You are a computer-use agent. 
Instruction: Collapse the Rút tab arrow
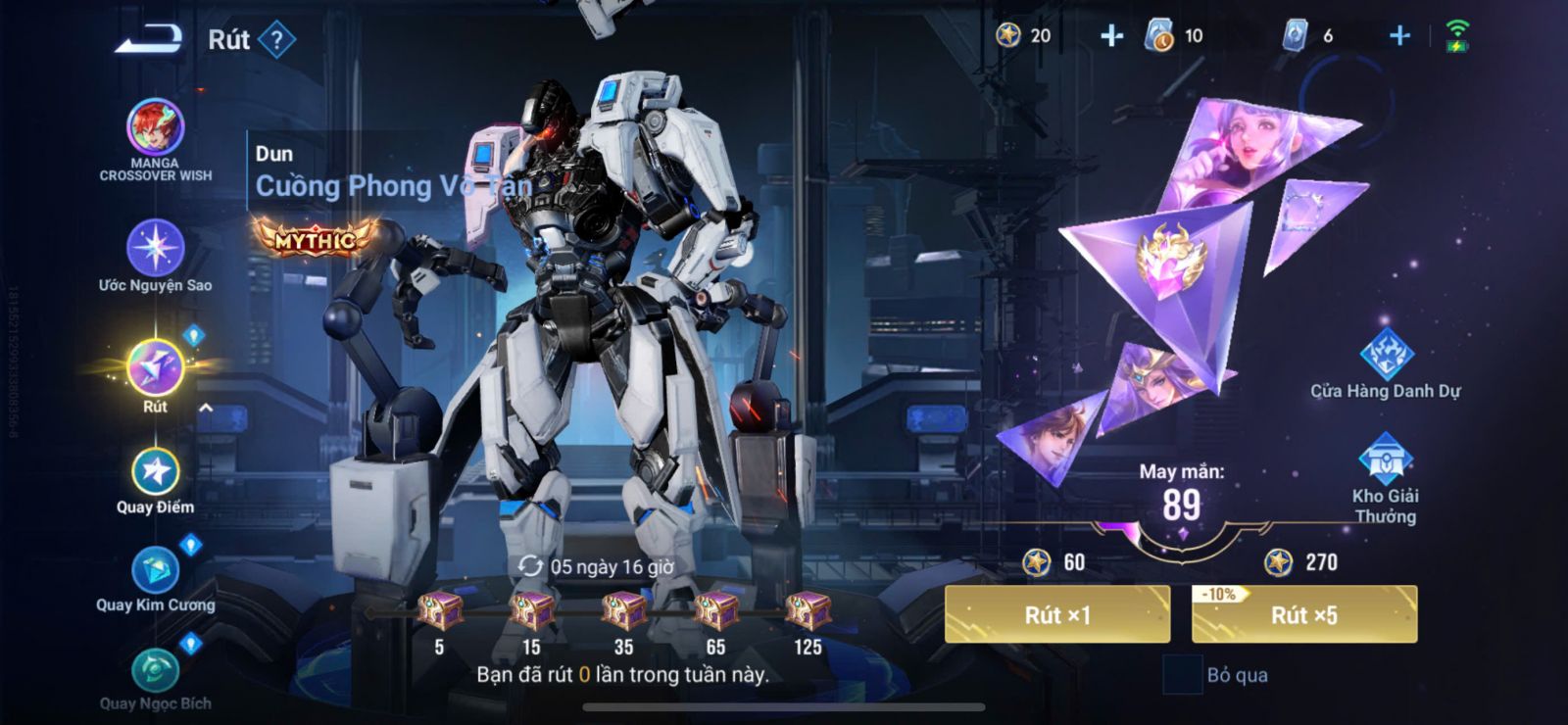[206, 408]
